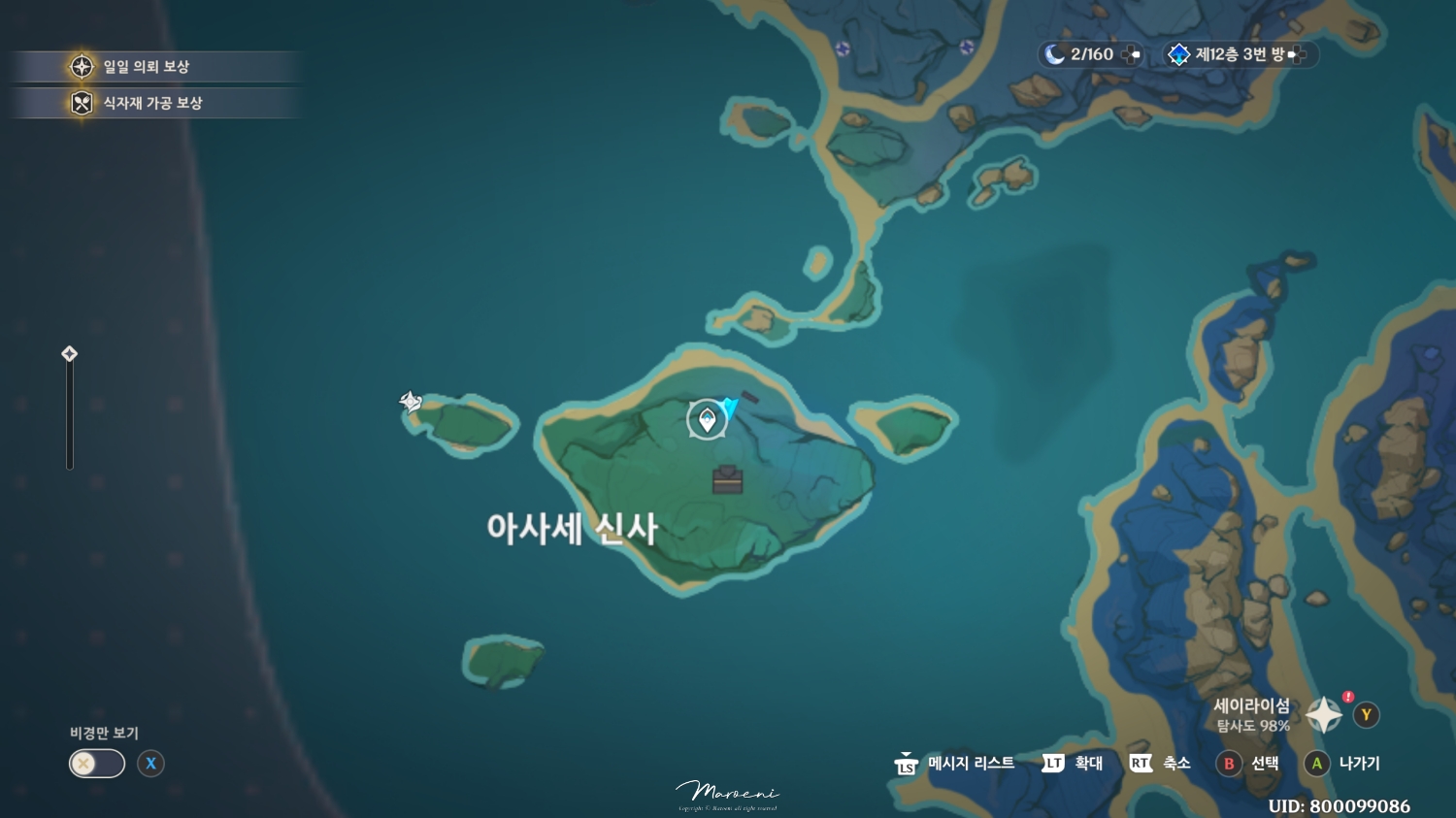Viewport: 1456px width, 818px height.
Task: Click the chest marker on the shrine island
Action: [727, 478]
